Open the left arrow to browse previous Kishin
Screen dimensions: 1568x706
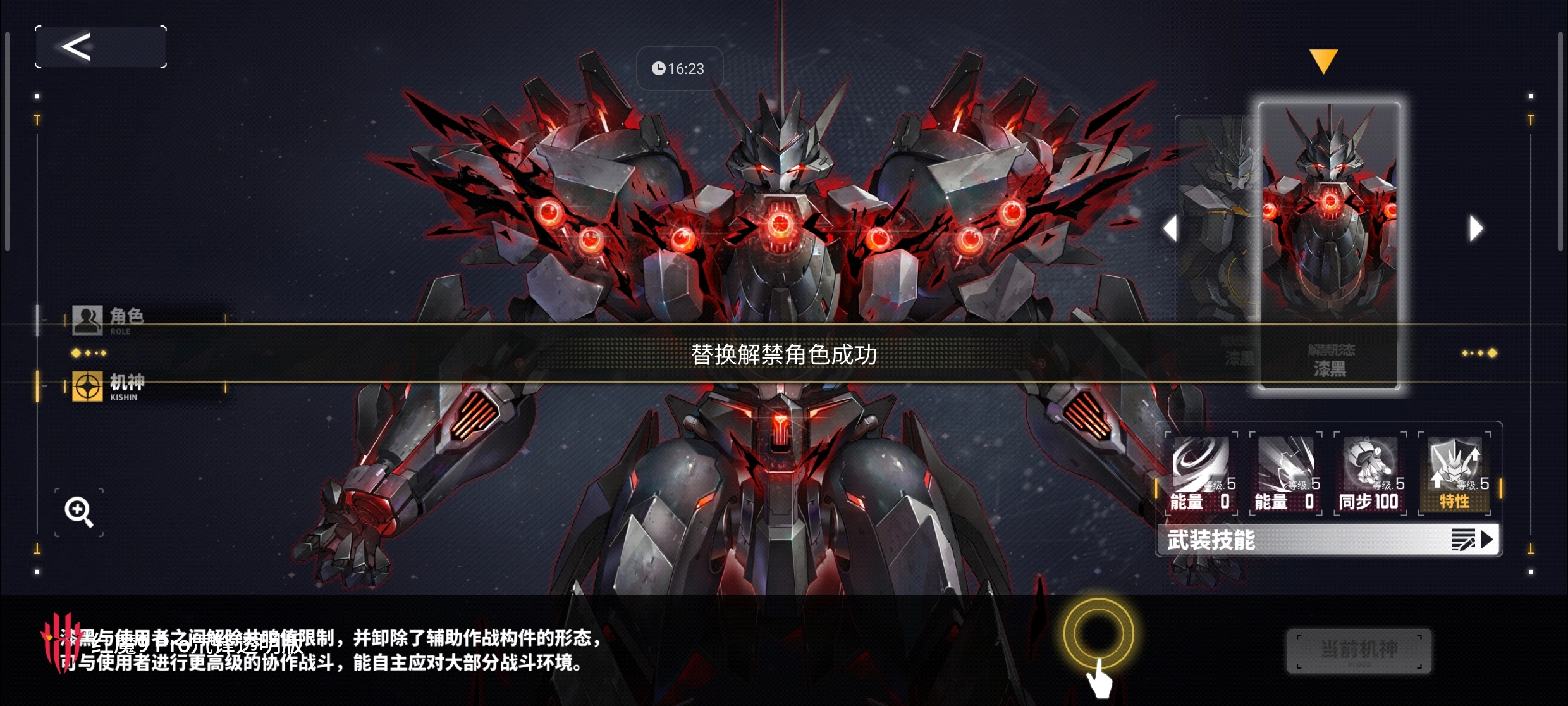1171,228
